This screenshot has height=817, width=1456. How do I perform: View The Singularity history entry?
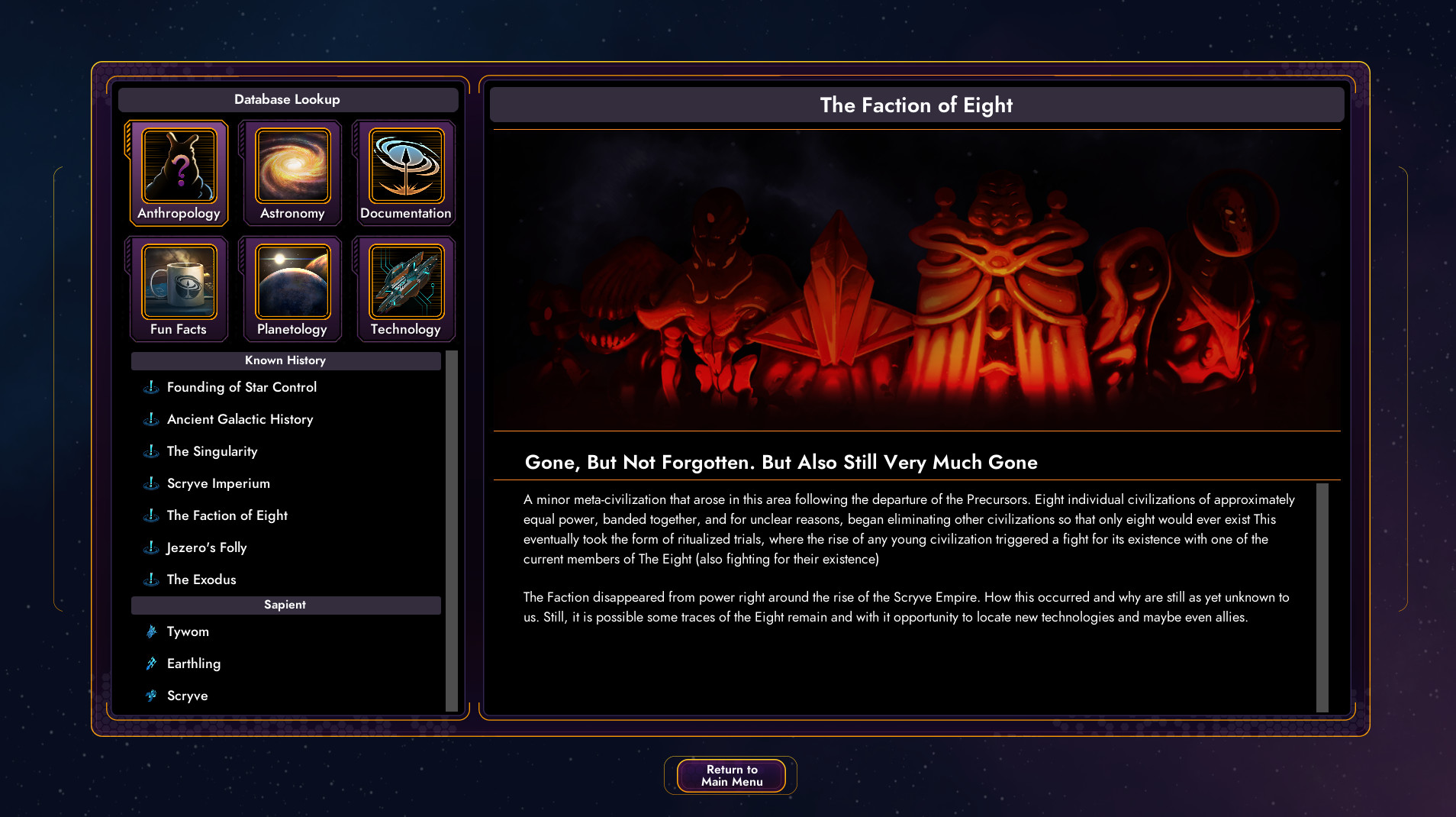click(212, 451)
